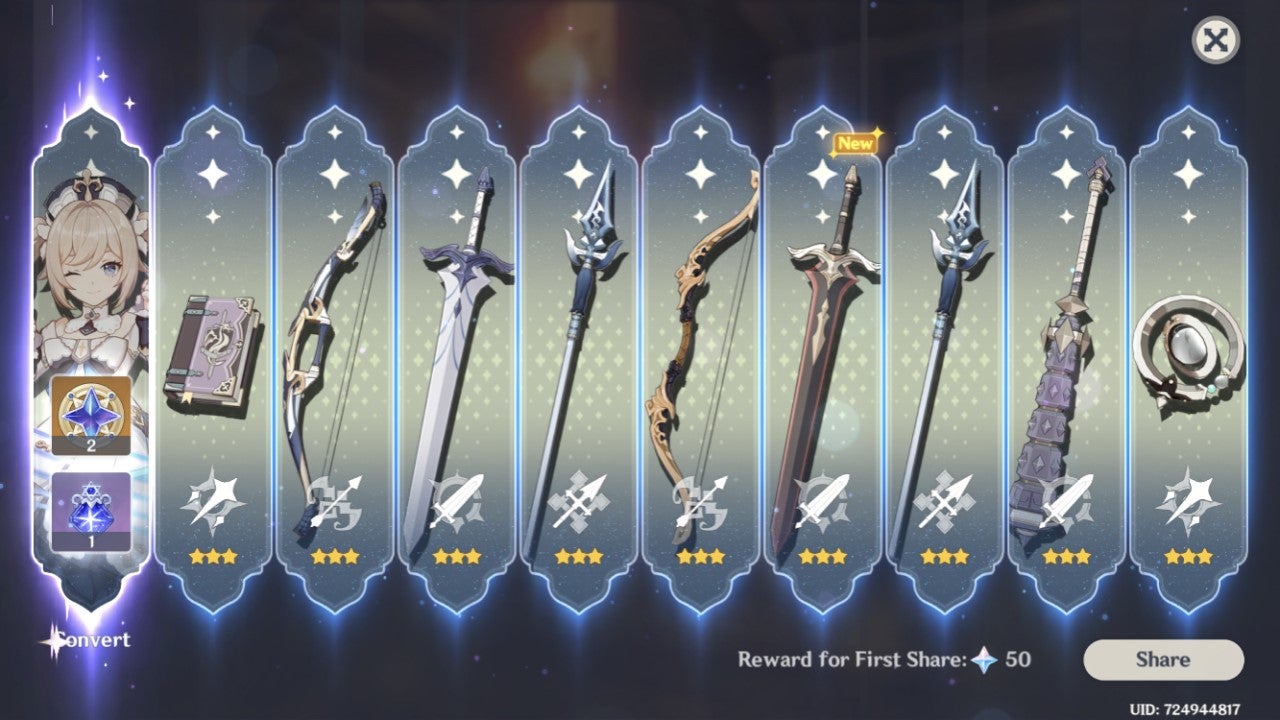Viewport: 1280px width, 720px height.
Task: Click the polearm icon under the Black Tassel spear
Action: (x=579, y=500)
